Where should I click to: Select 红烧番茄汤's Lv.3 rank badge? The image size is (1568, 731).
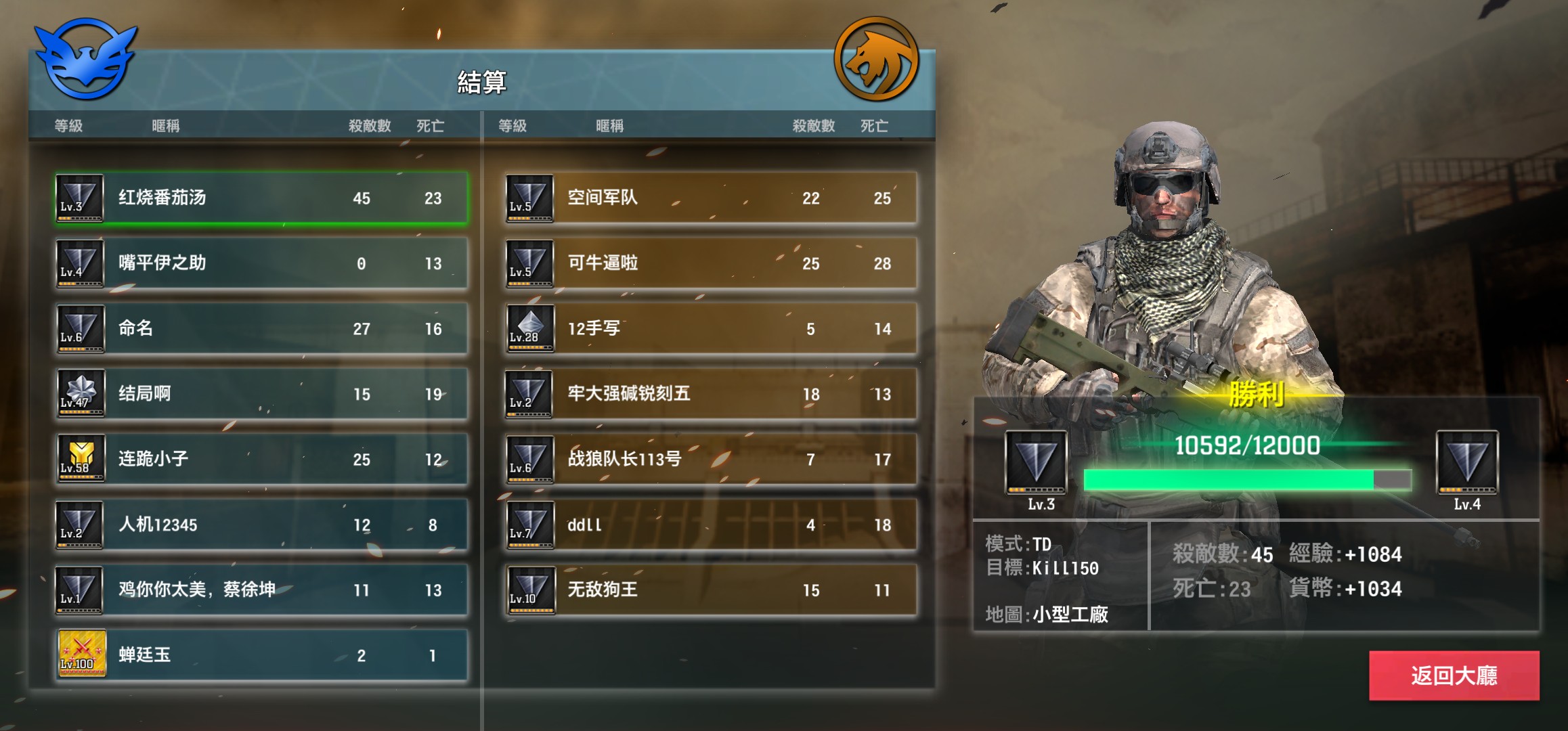click(79, 199)
